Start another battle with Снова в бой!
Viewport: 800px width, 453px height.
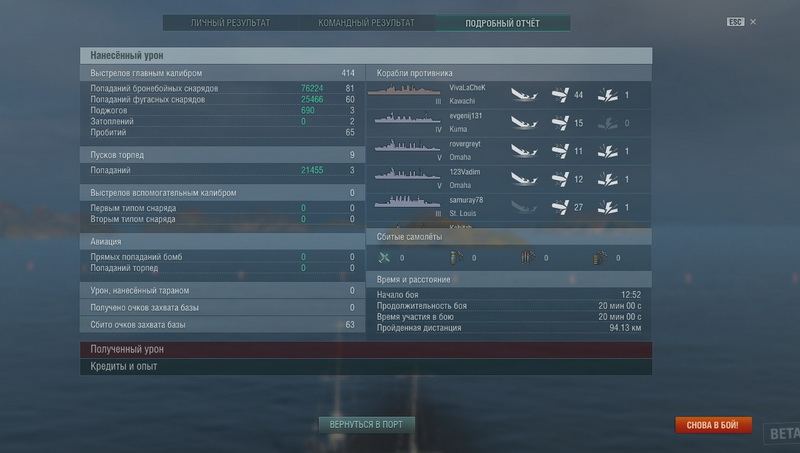coord(713,425)
